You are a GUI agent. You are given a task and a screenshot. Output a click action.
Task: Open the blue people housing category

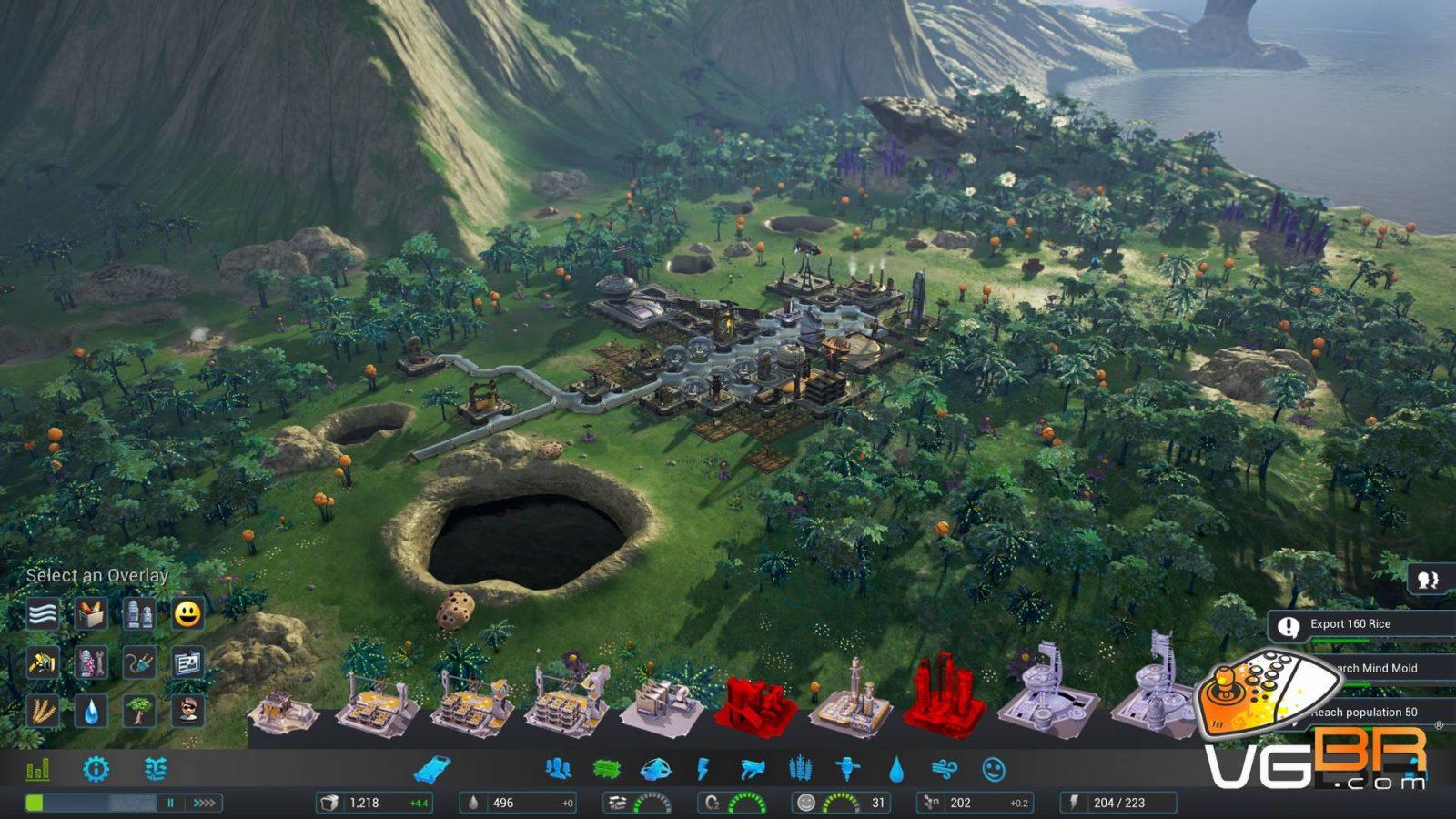tap(558, 770)
